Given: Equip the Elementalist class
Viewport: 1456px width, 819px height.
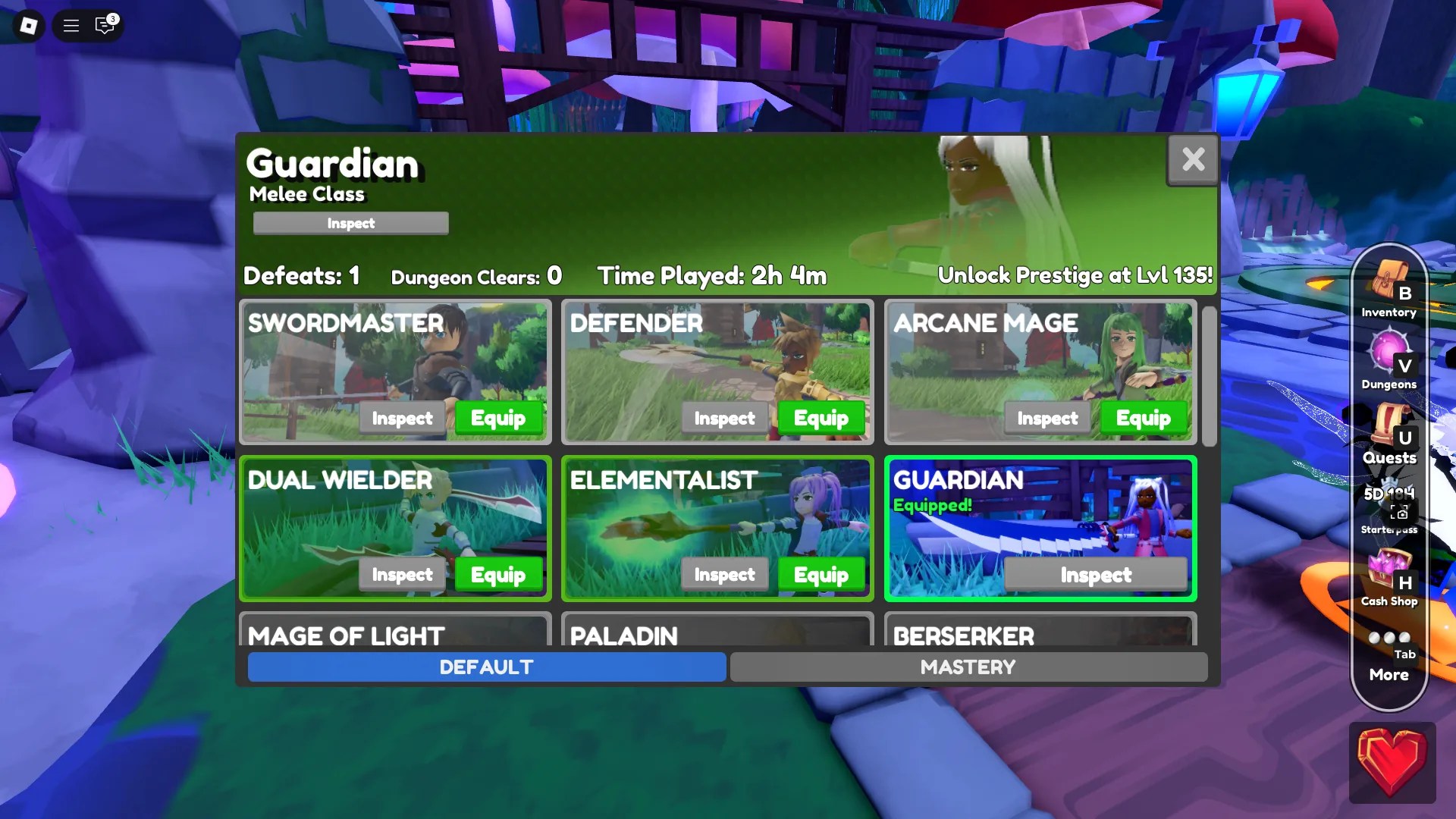Looking at the screenshot, I should (x=821, y=575).
